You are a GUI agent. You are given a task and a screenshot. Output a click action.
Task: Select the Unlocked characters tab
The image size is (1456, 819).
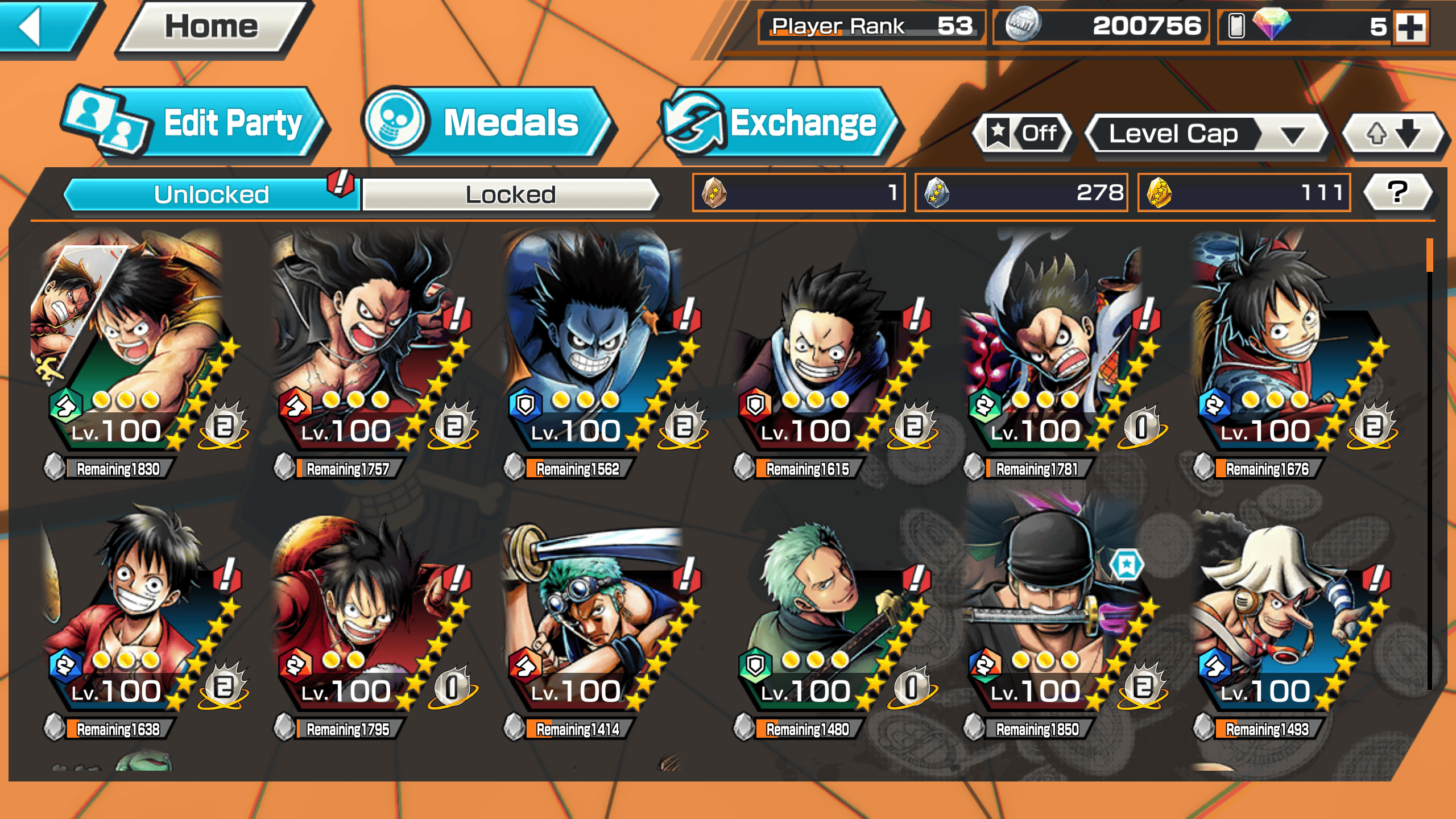212,195
